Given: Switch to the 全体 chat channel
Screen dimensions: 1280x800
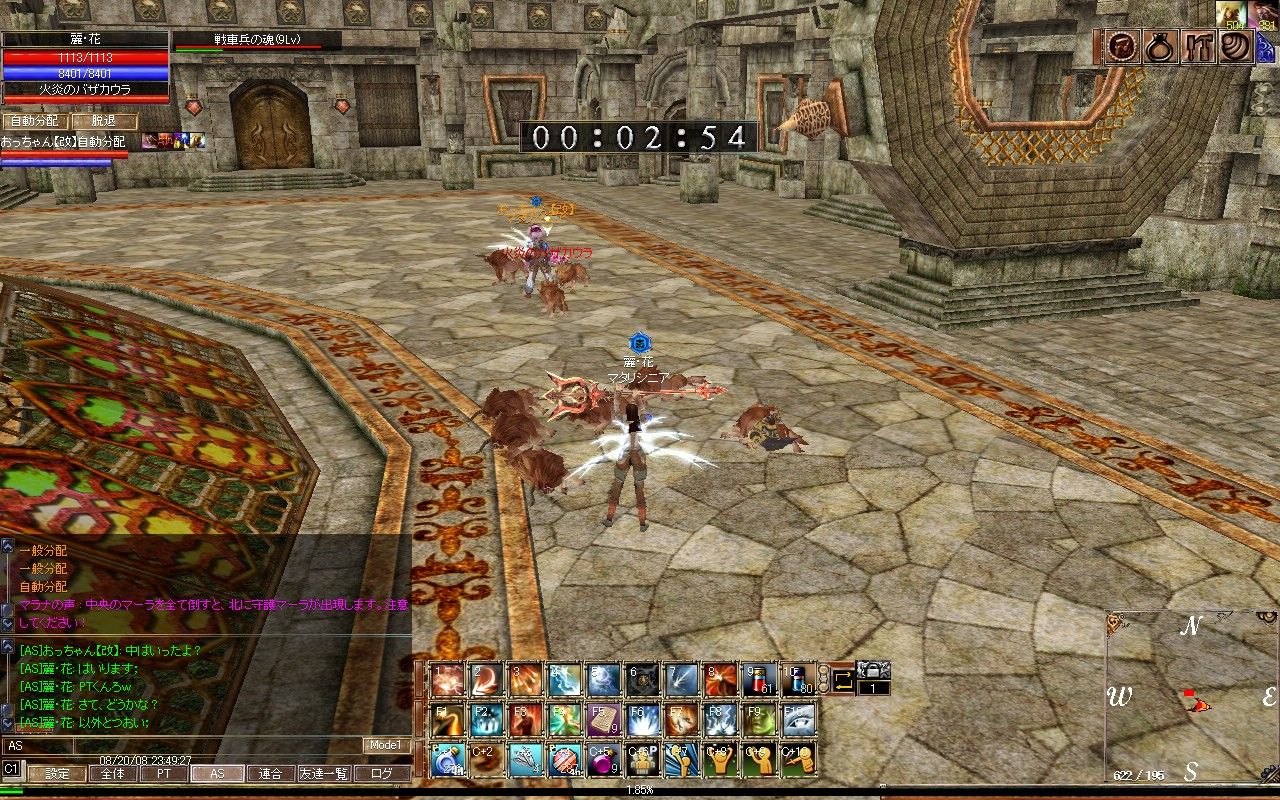Looking at the screenshot, I should [x=113, y=773].
